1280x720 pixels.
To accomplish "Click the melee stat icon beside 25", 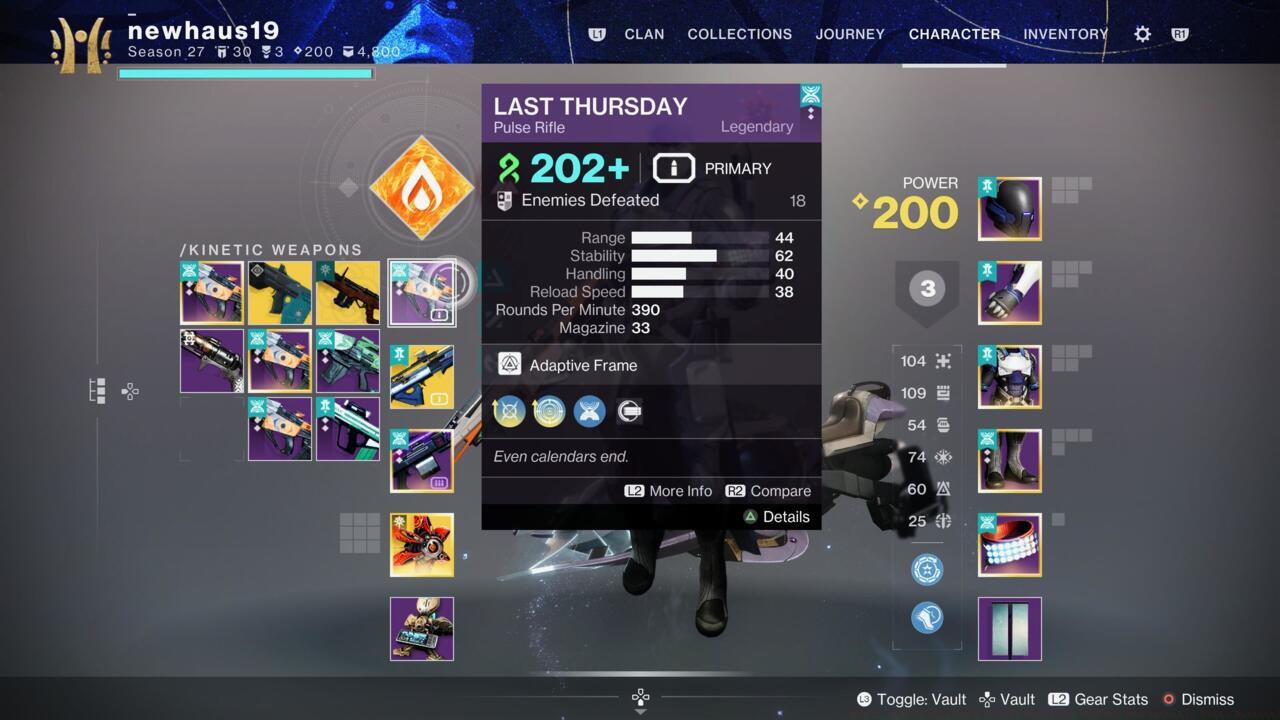I will pyautogui.click(x=941, y=521).
